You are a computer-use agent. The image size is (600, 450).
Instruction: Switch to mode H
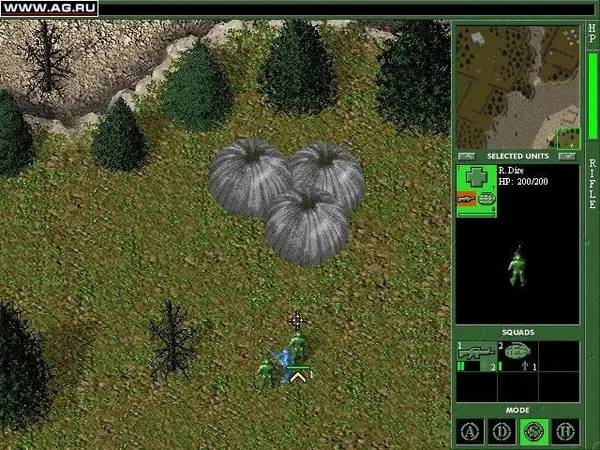pos(564,431)
